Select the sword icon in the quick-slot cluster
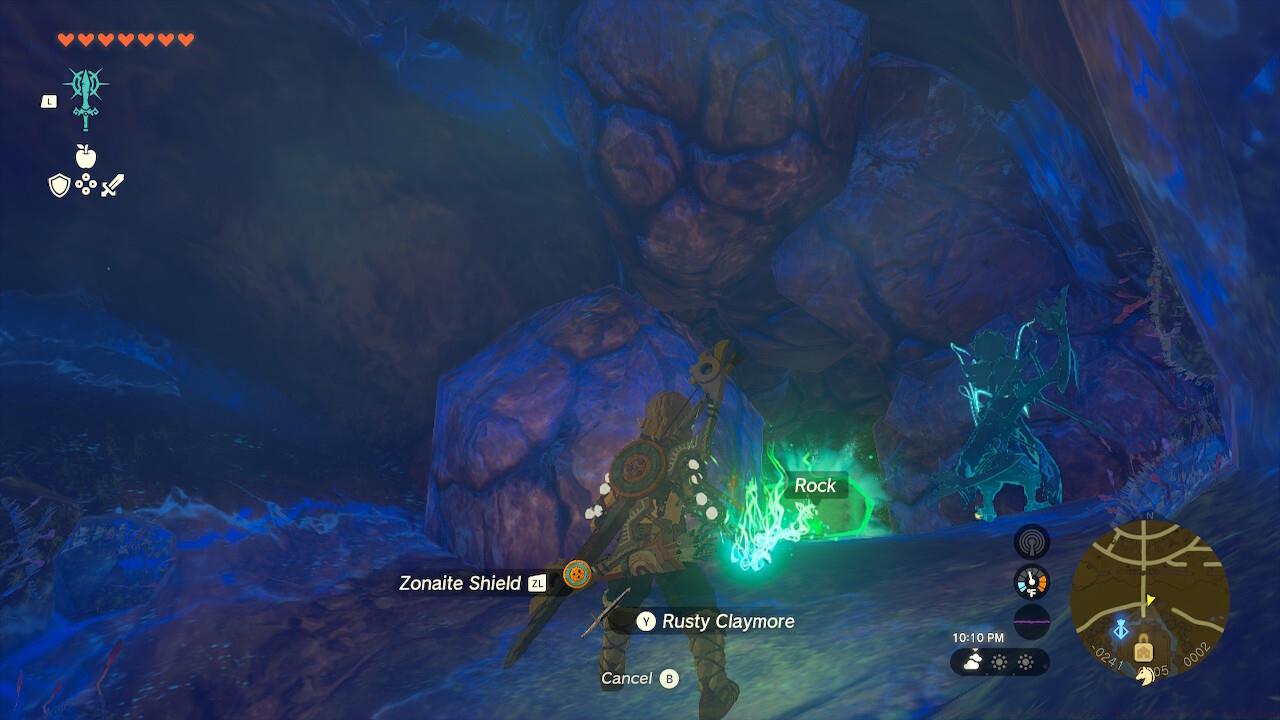 point(113,185)
